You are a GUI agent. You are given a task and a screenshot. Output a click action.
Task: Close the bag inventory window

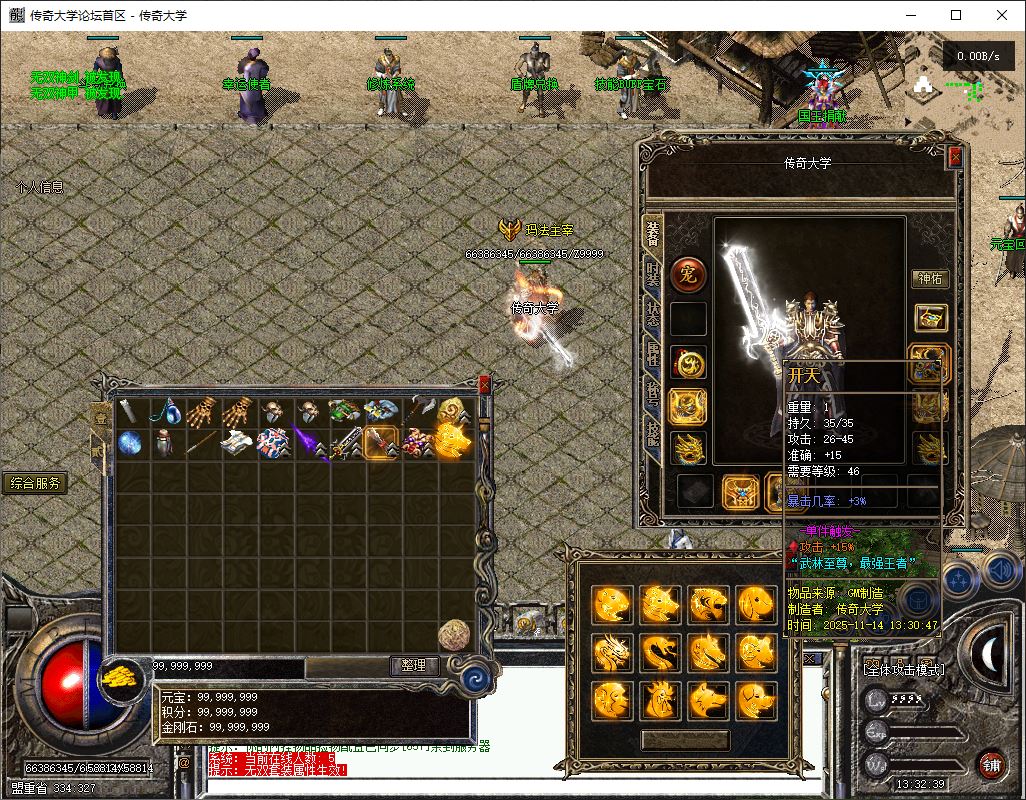[485, 384]
